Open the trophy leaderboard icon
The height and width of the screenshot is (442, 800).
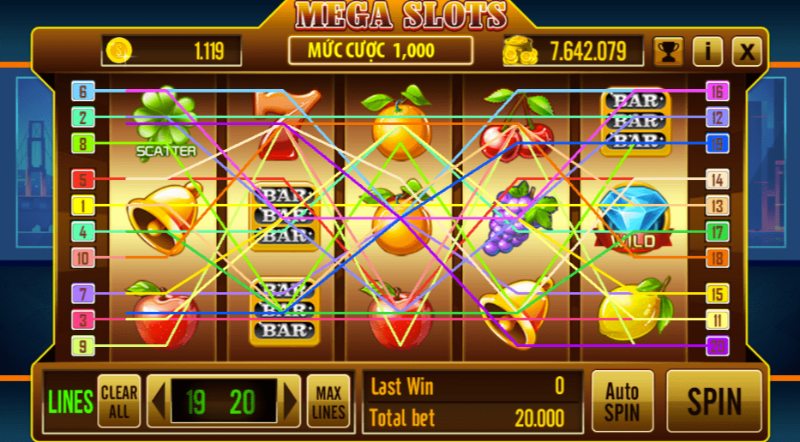click(x=668, y=51)
